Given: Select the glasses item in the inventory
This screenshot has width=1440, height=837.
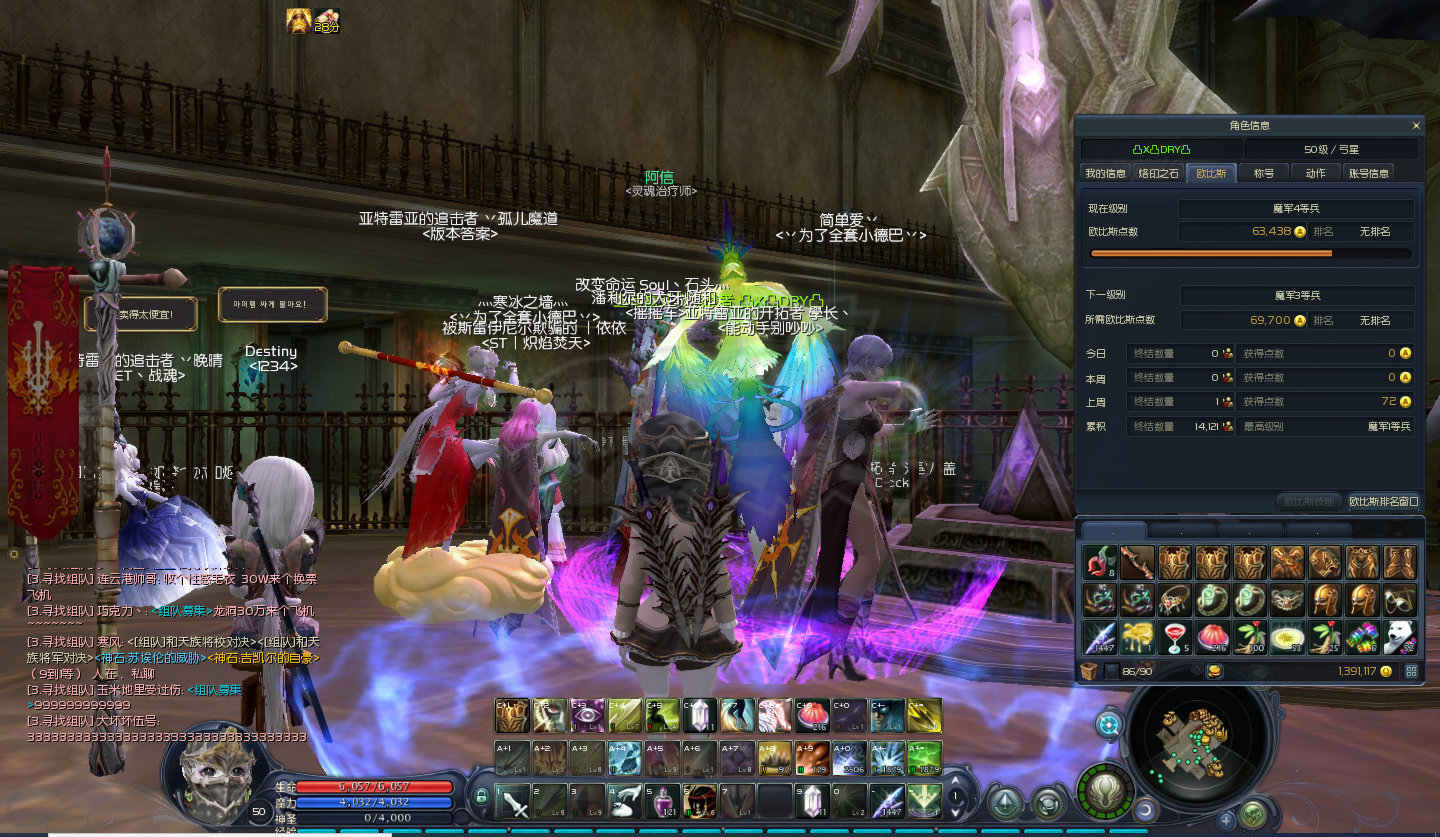Looking at the screenshot, I should pyautogui.click(x=1400, y=599).
